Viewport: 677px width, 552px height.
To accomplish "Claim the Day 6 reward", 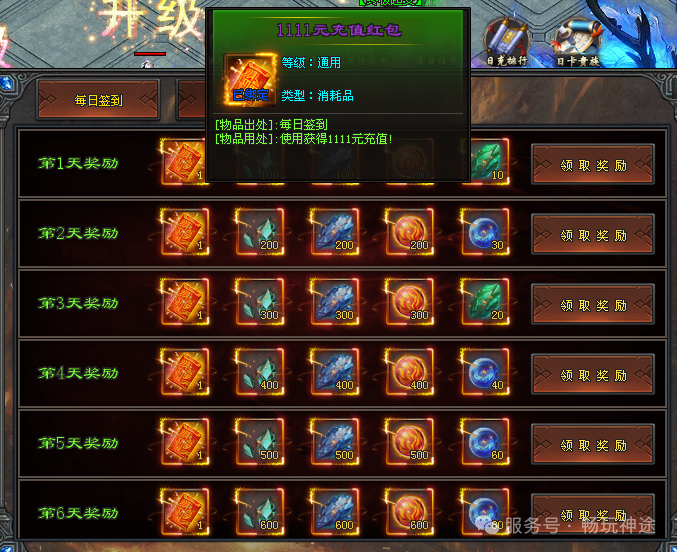I will 593,513.
